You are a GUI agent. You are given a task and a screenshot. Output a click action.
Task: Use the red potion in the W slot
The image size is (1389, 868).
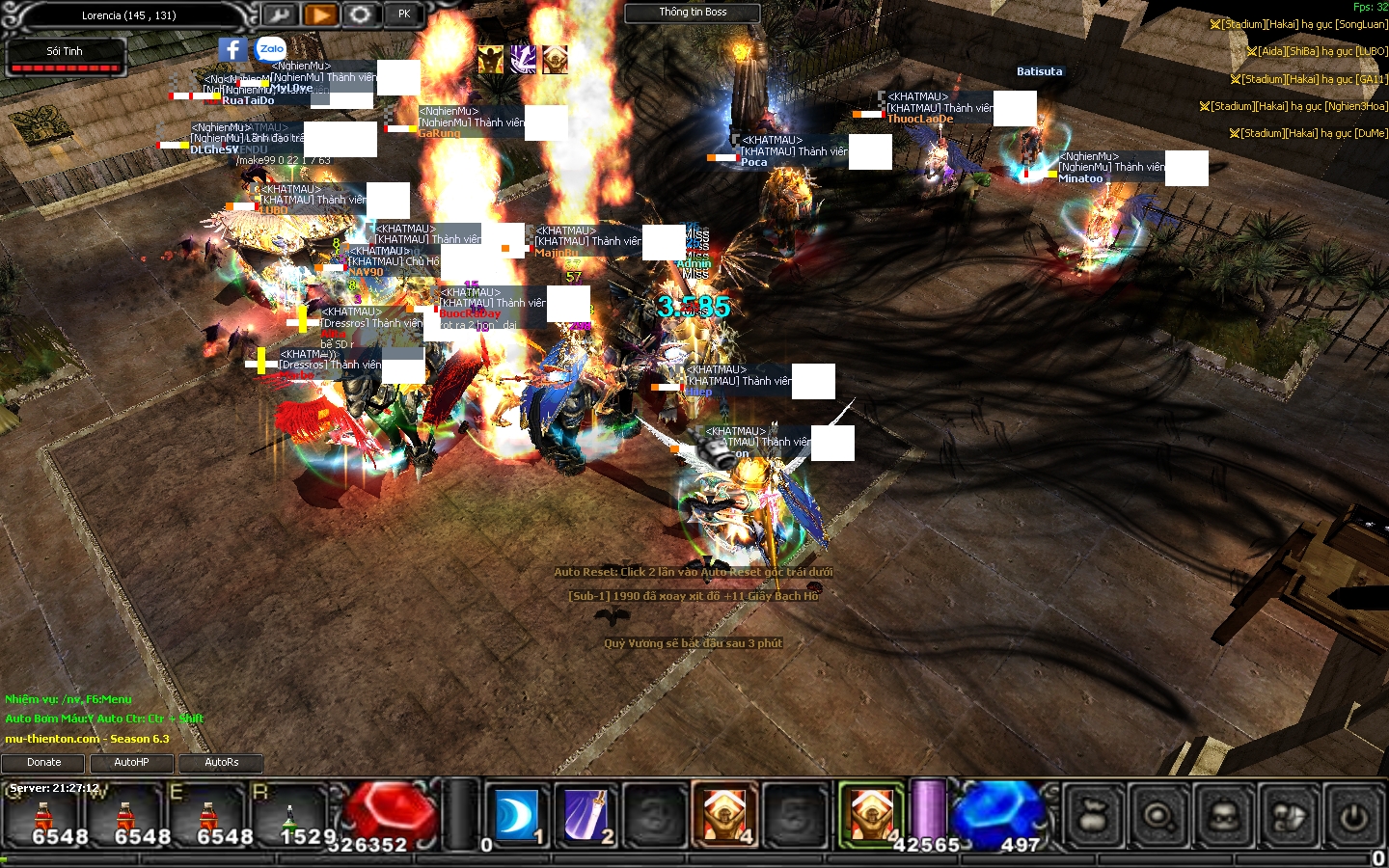tap(125, 816)
